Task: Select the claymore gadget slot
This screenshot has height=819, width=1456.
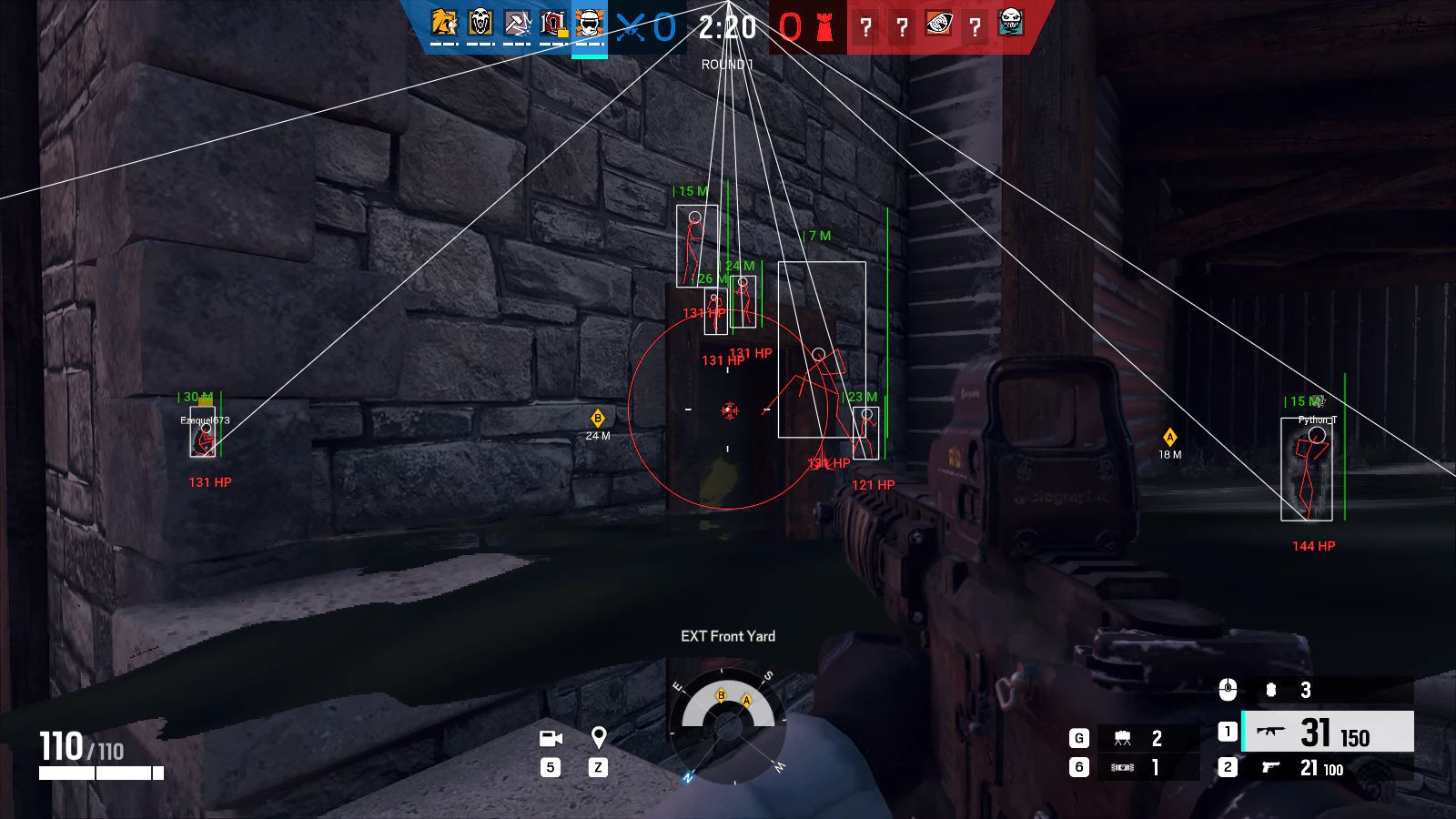Action: [x=1147, y=738]
